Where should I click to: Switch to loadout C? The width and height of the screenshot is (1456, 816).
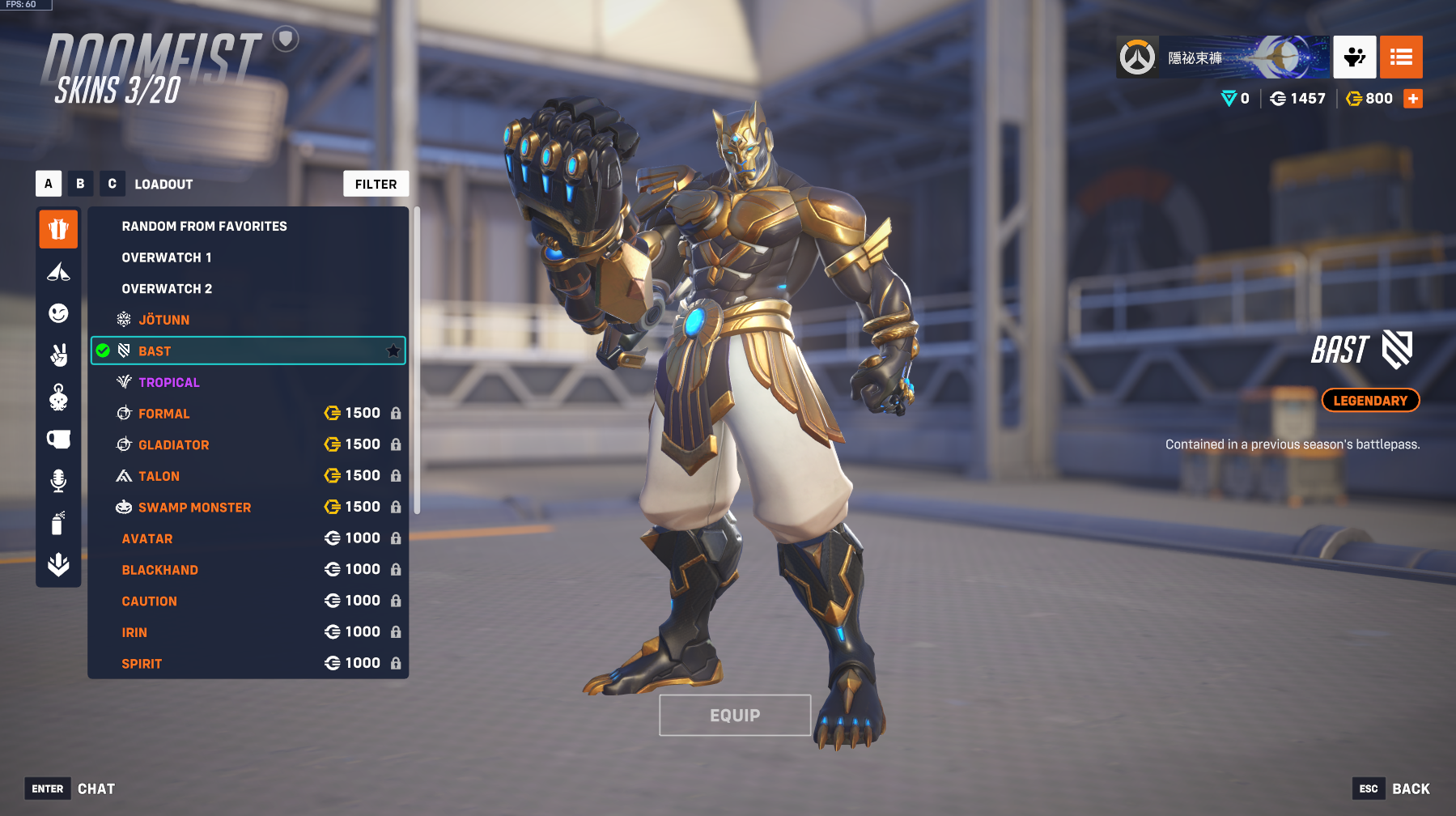click(x=112, y=184)
